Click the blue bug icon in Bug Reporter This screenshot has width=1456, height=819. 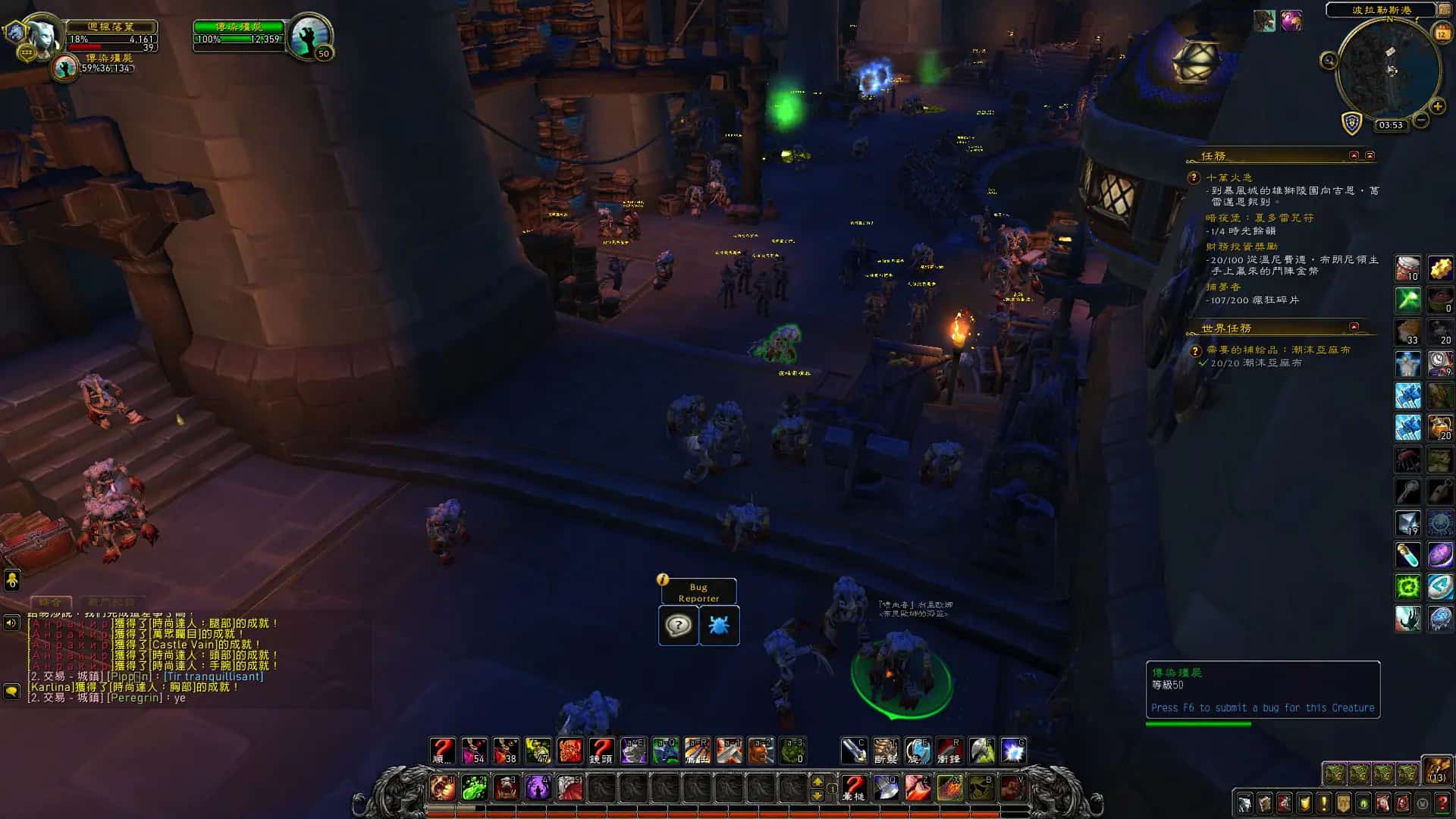(718, 626)
